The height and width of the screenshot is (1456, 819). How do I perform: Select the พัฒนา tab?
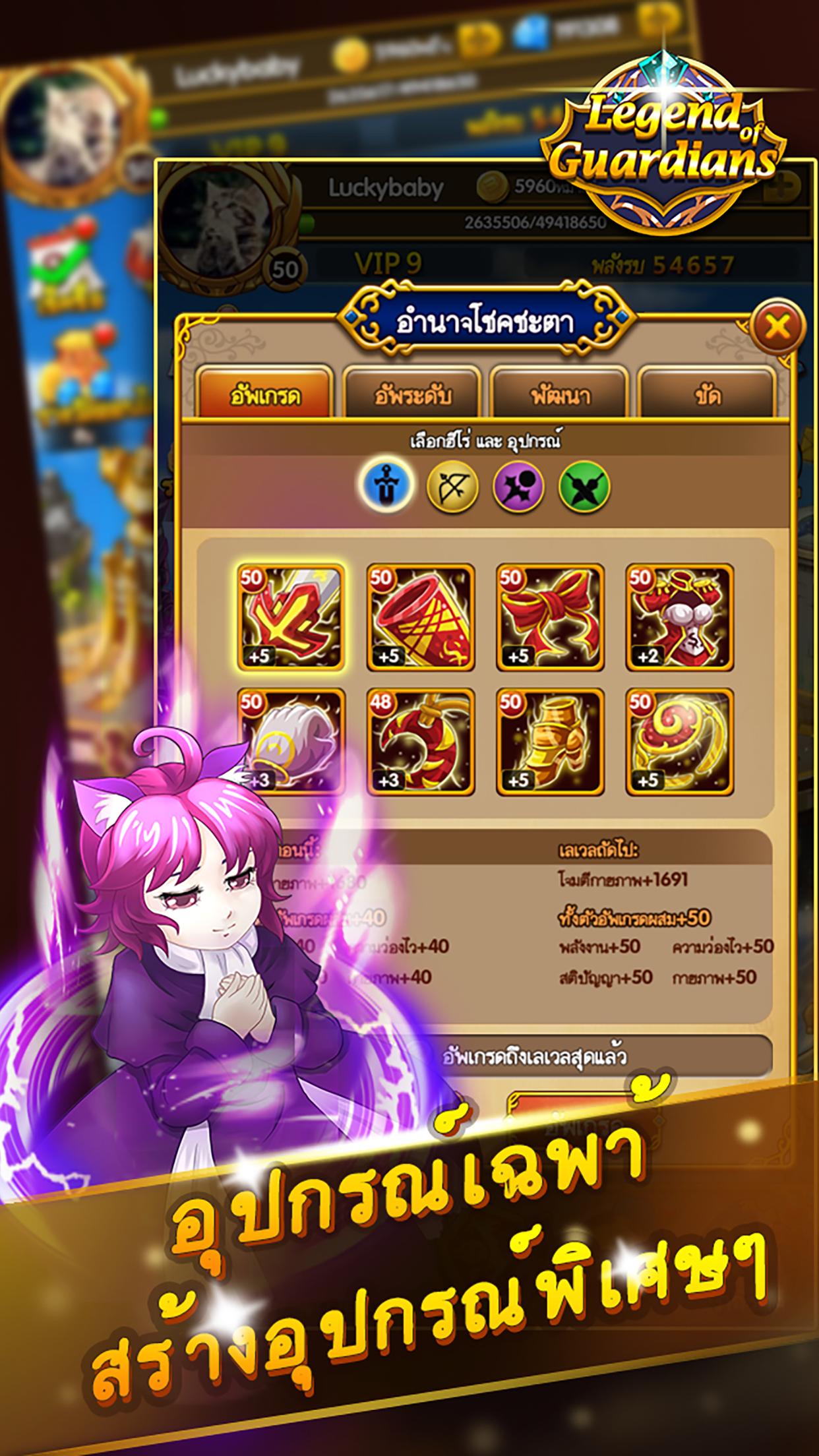(x=559, y=396)
